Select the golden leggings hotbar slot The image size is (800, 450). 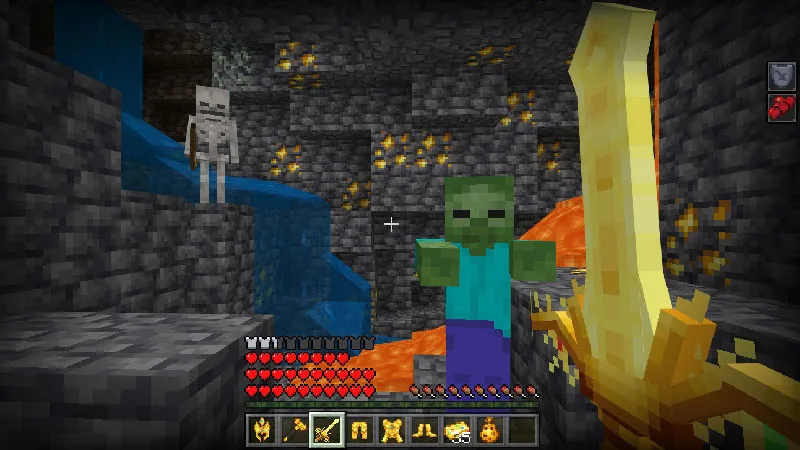pos(359,430)
